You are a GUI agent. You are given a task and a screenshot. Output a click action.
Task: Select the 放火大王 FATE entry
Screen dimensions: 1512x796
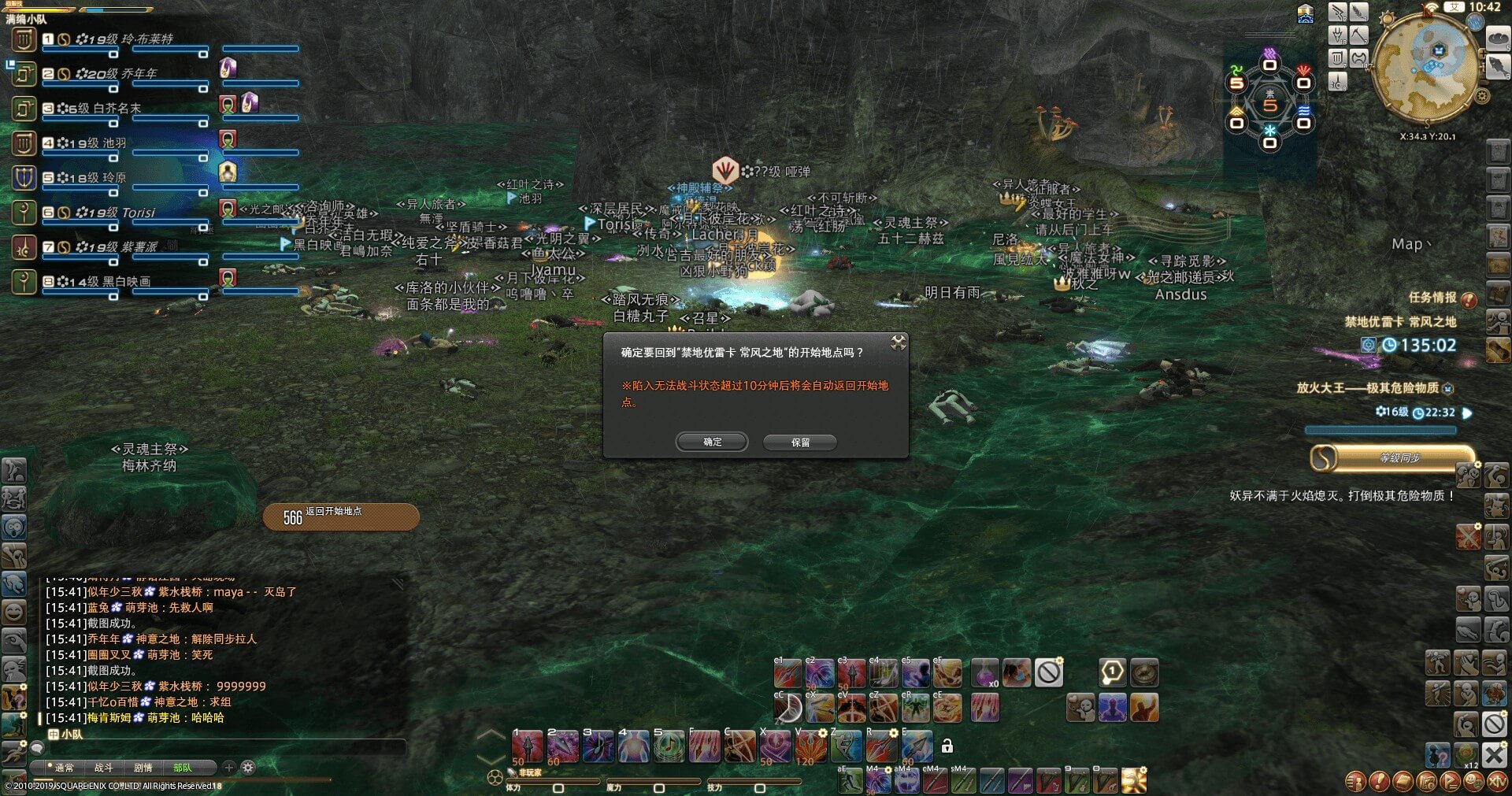click(1367, 388)
